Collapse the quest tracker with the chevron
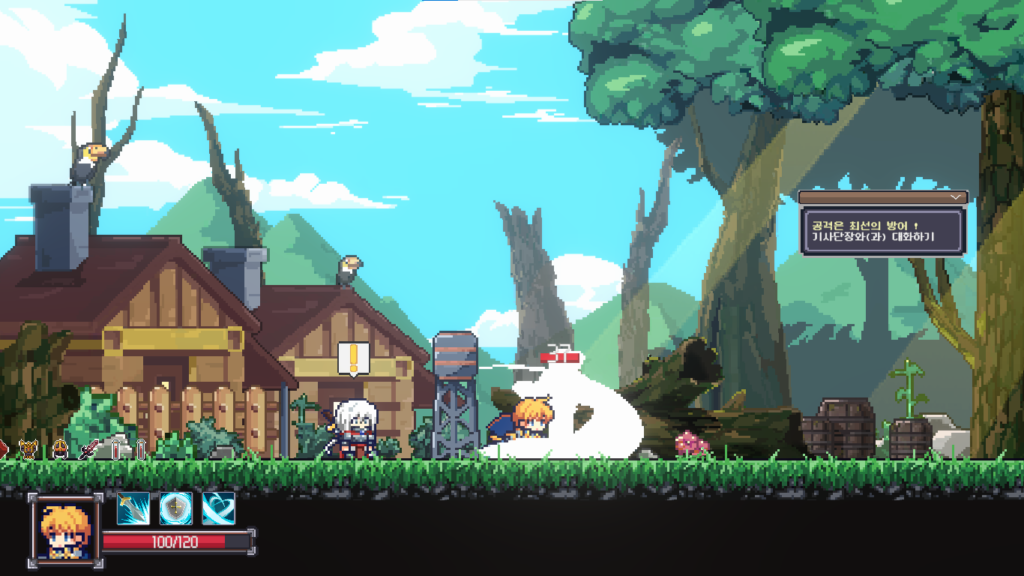The width and height of the screenshot is (1024, 576). pyautogui.click(x=958, y=198)
